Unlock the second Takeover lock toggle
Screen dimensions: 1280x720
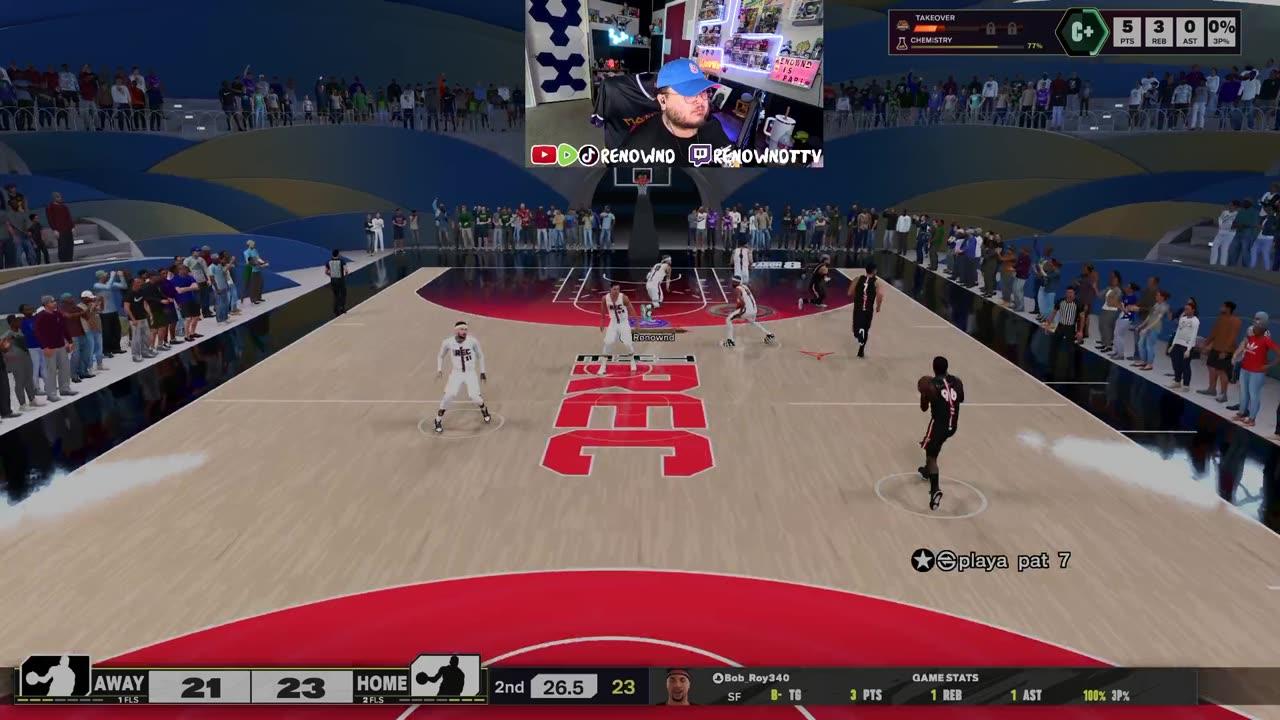(x=1012, y=28)
